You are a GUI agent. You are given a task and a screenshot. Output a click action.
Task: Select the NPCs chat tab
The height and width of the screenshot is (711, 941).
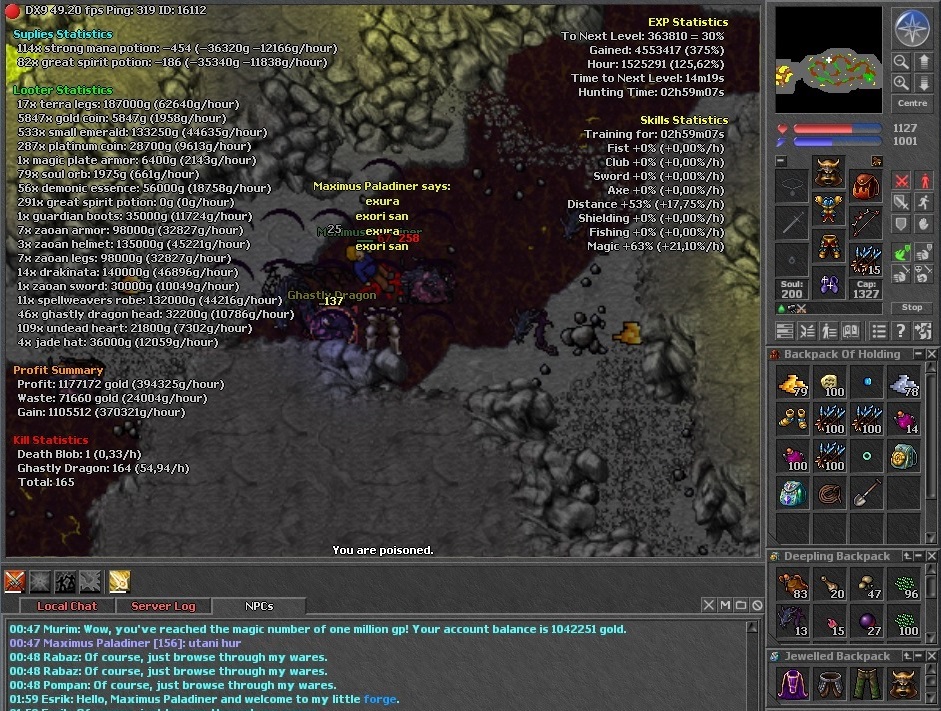pos(259,606)
